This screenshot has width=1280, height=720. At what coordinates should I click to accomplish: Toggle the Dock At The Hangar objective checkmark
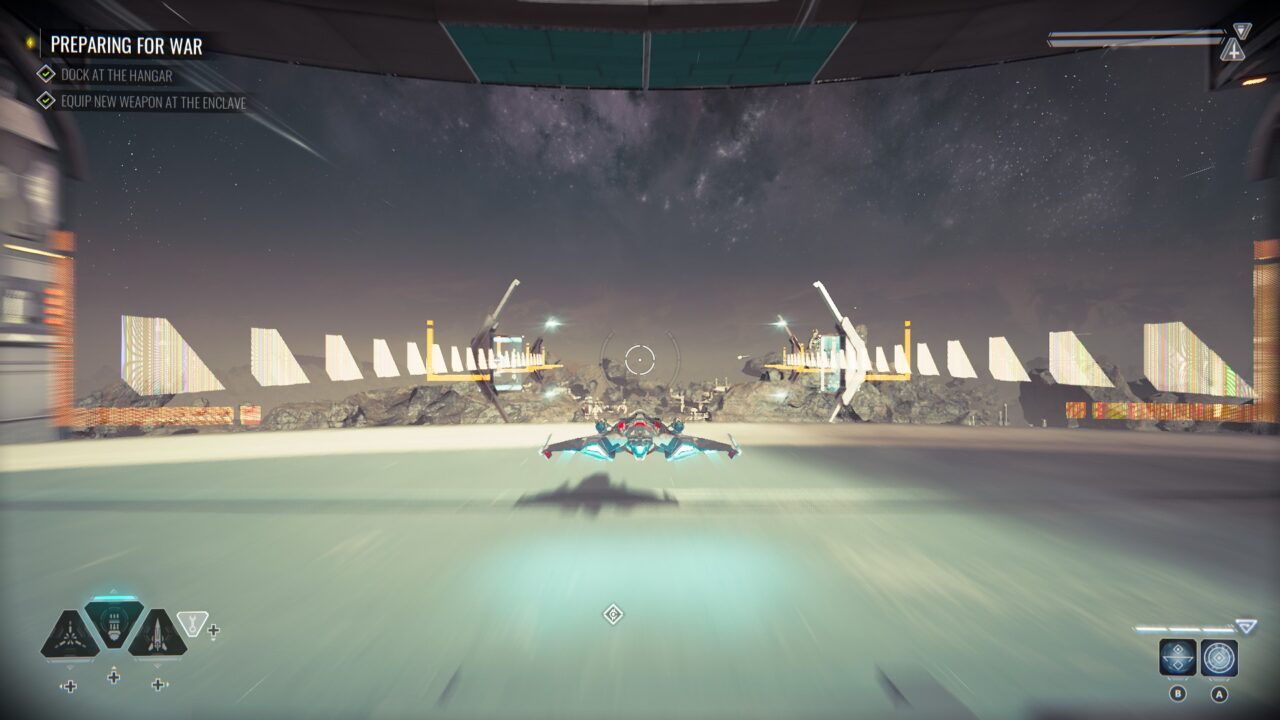pos(45,74)
